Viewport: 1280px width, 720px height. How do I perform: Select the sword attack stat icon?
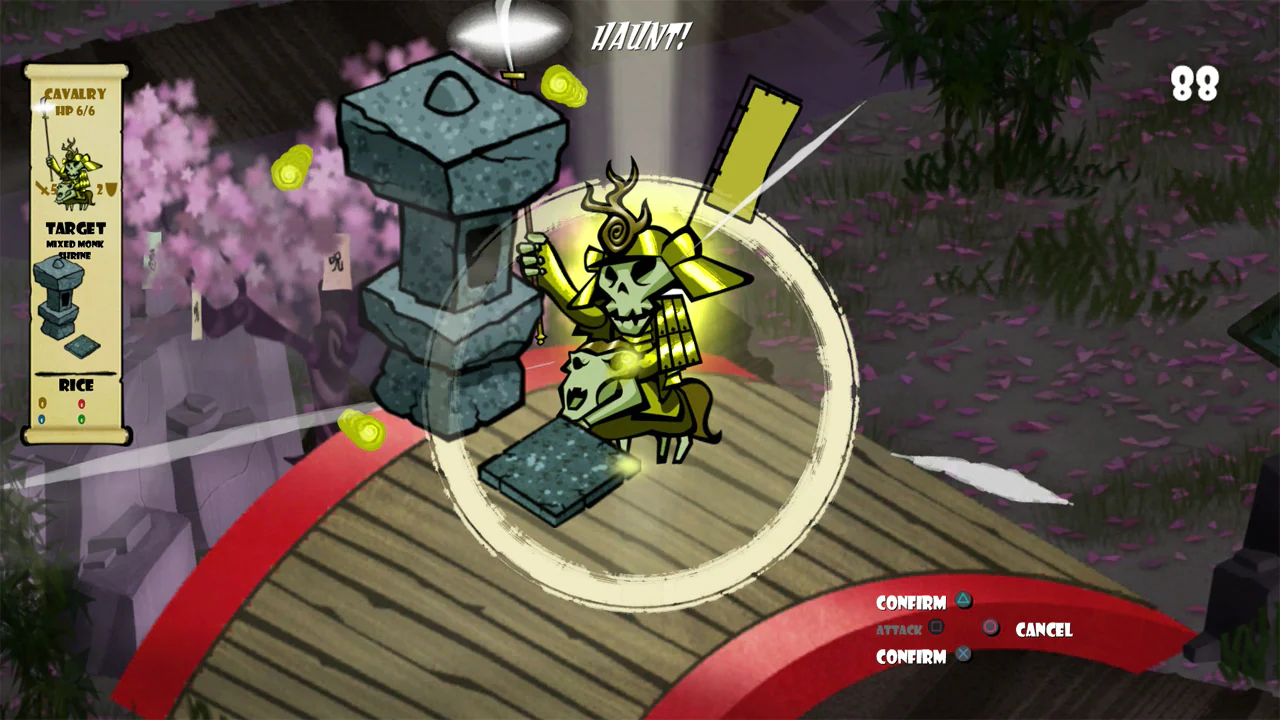(44, 188)
